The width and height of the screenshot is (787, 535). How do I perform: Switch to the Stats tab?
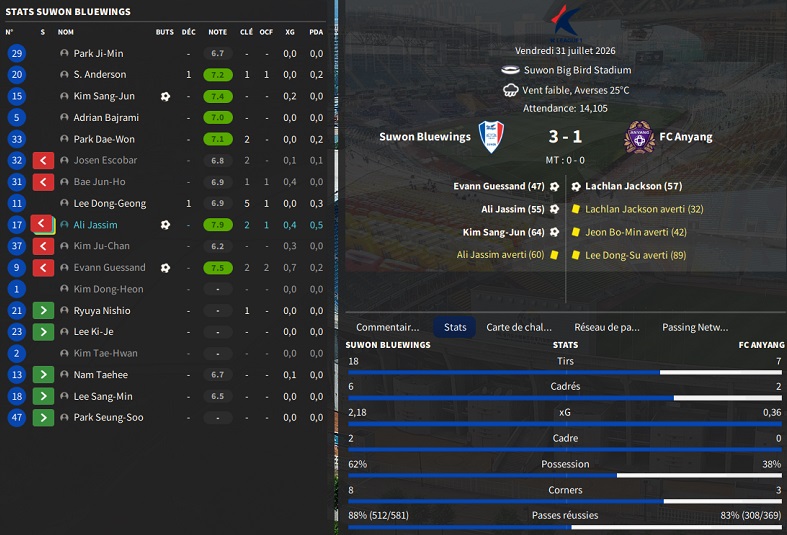point(455,327)
